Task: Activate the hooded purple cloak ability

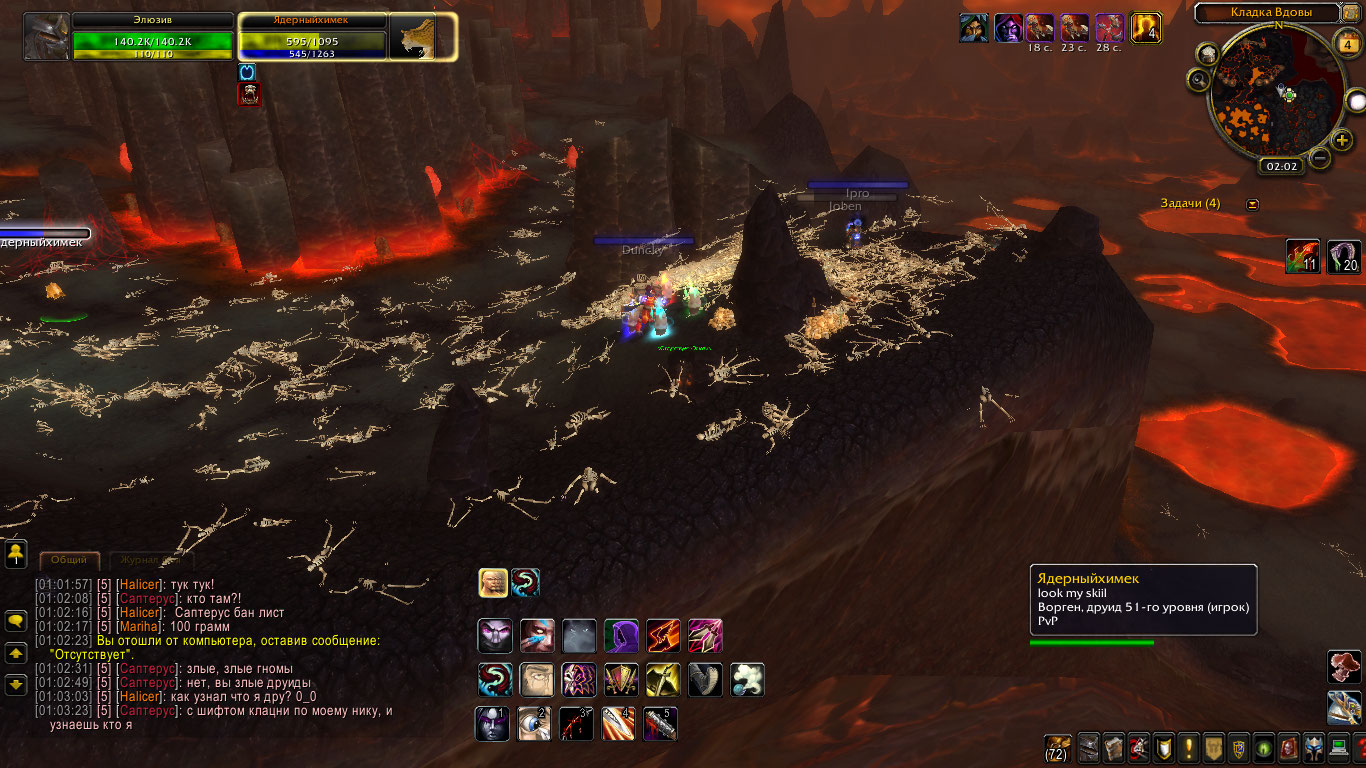Action: click(621, 636)
